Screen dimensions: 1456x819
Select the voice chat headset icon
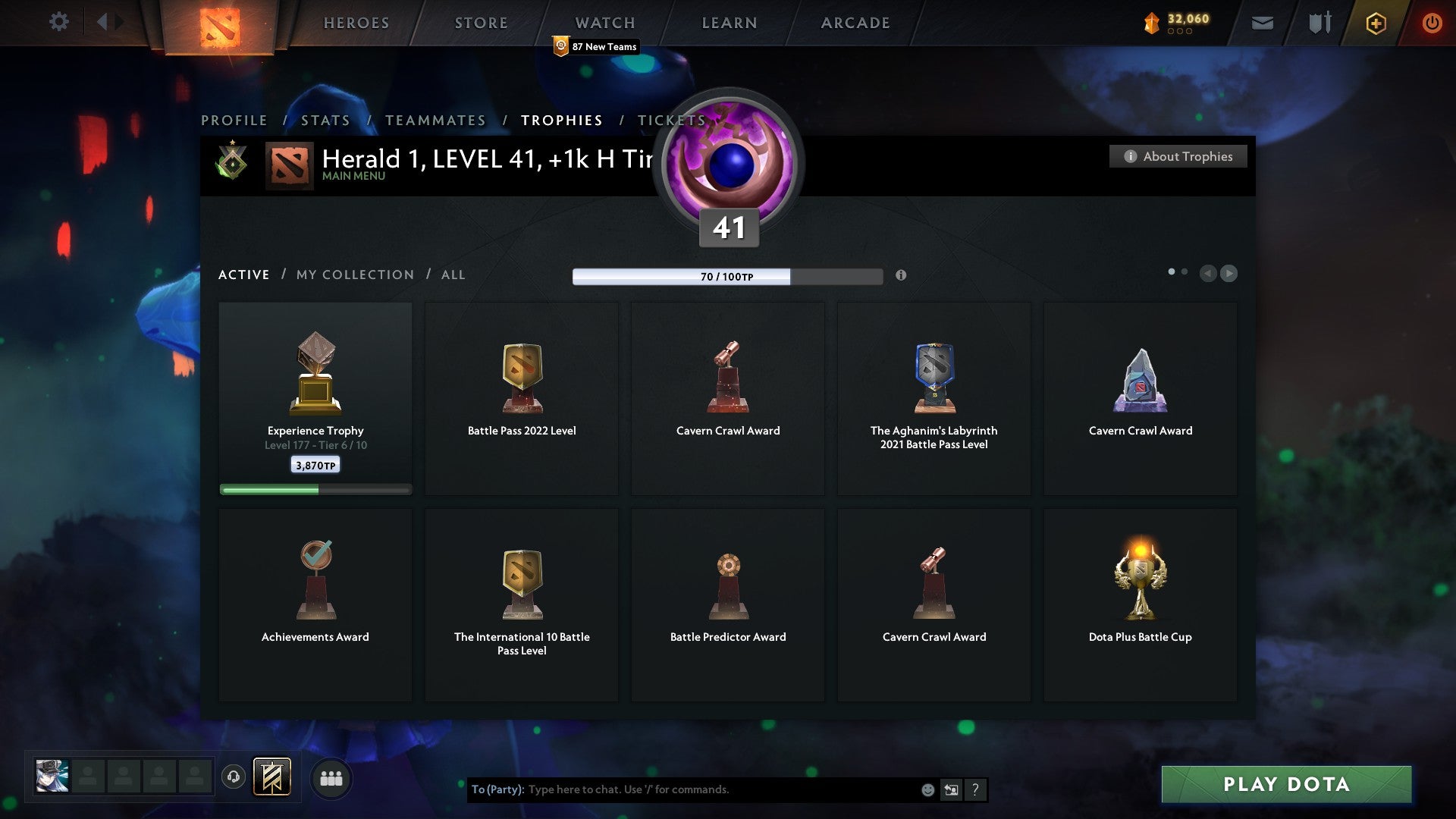[x=234, y=777]
